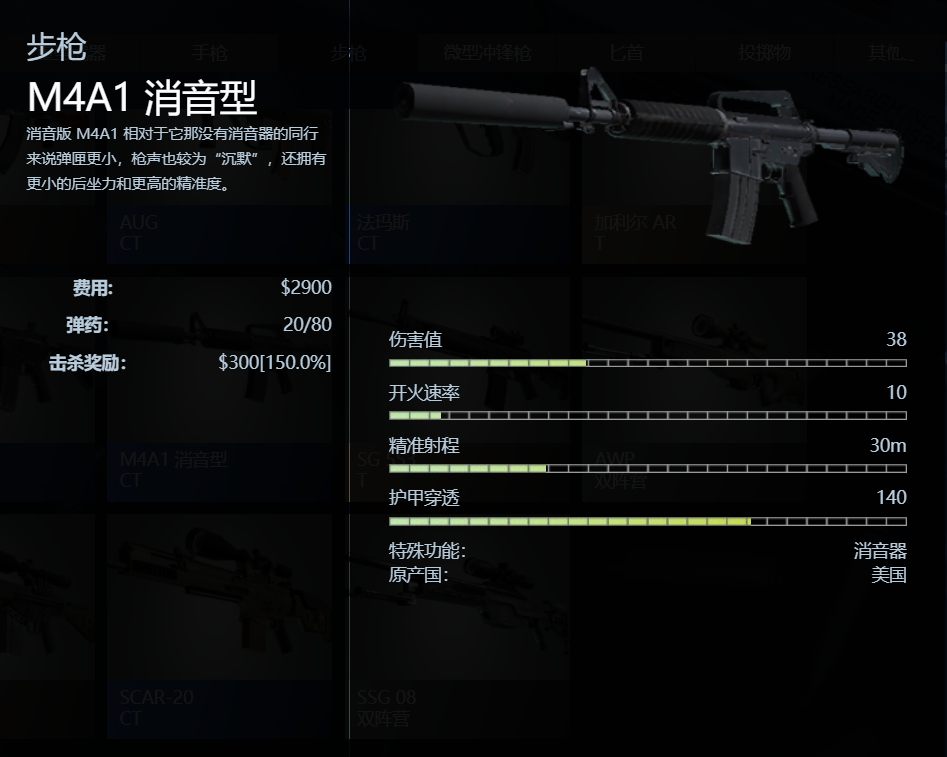Select the 匕首 tab

point(627,53)
